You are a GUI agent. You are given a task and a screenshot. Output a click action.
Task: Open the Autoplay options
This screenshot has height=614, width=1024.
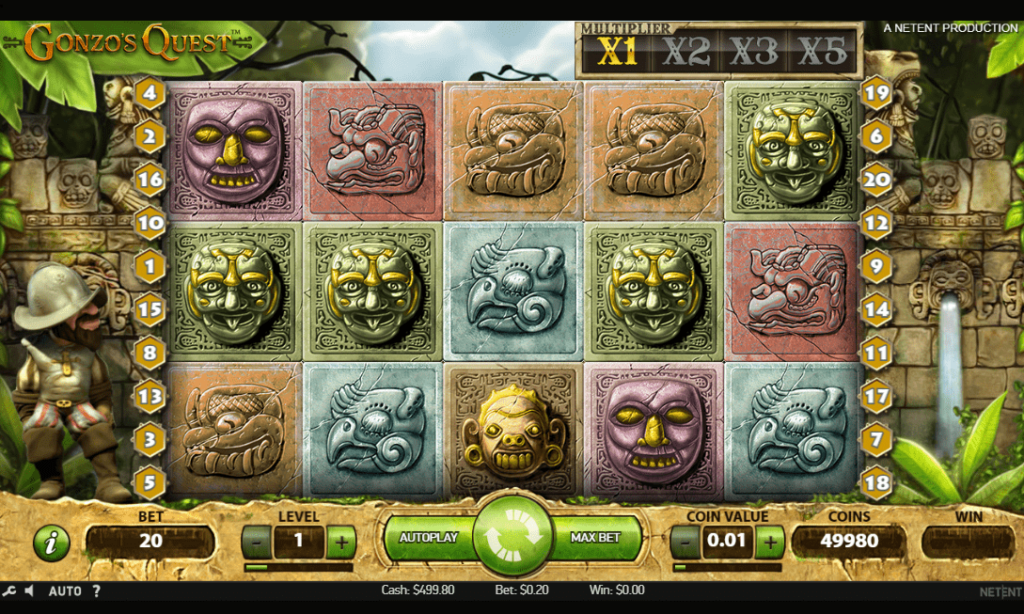(428, 538)
